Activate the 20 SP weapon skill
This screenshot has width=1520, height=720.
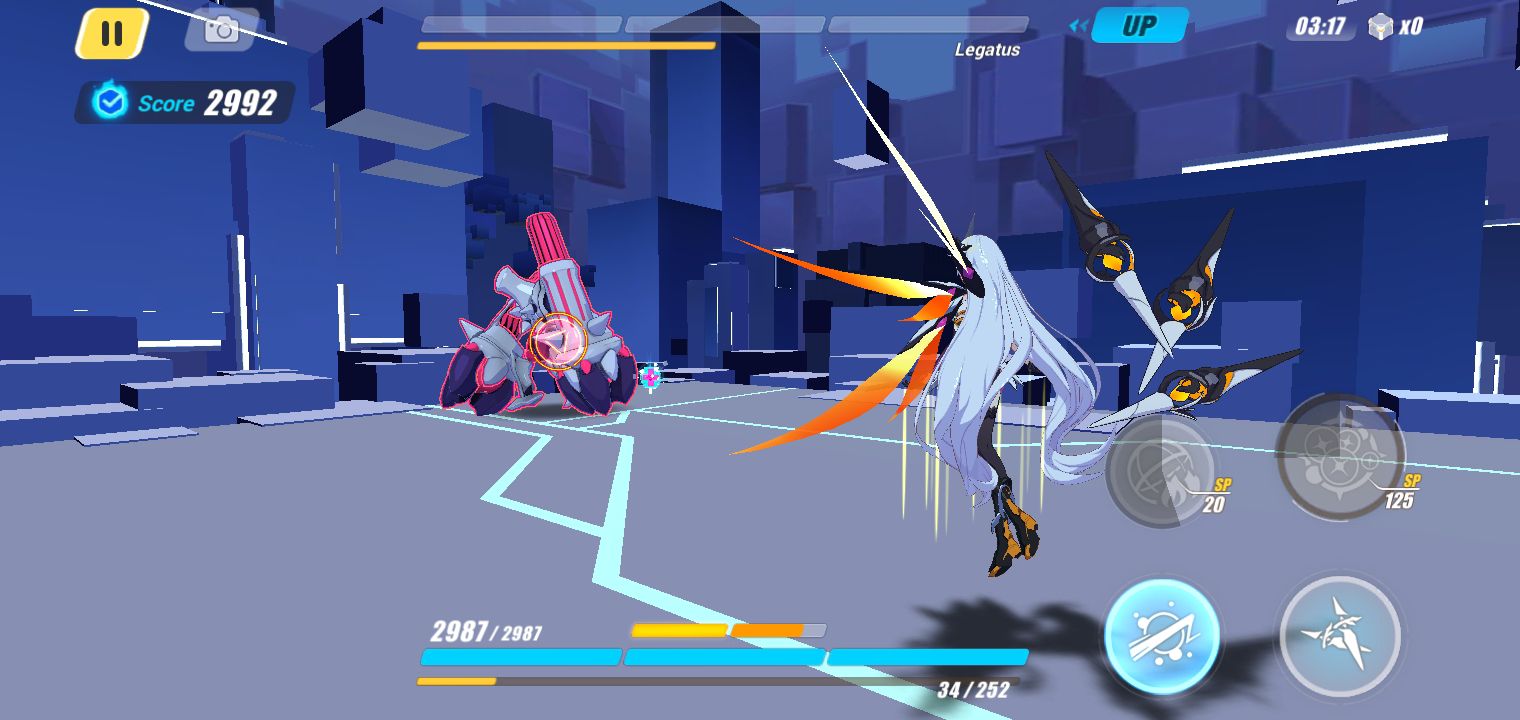click(1160, 470)
